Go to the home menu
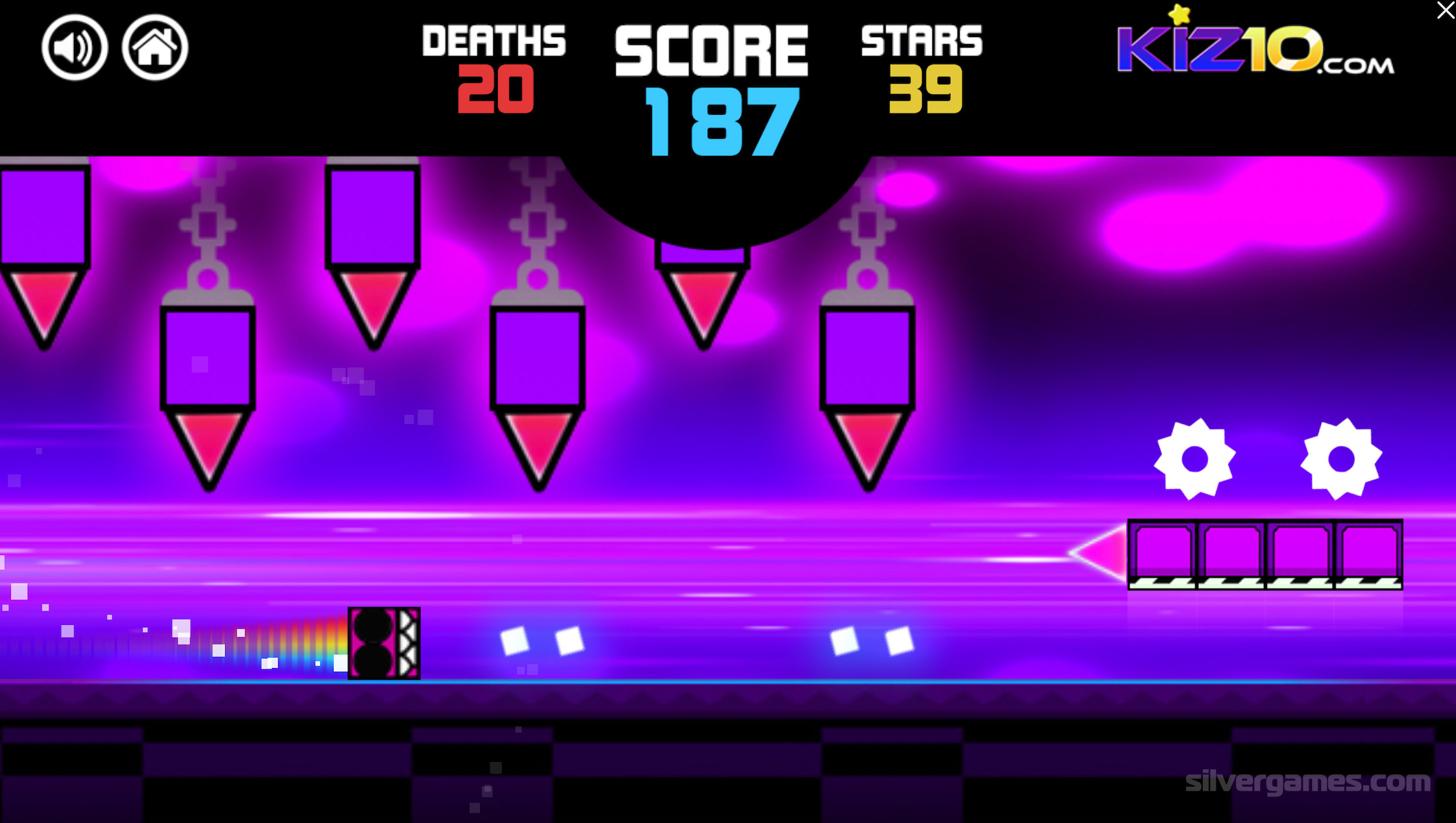Screen dimensions: 1456x823 (x=155, y=47)
